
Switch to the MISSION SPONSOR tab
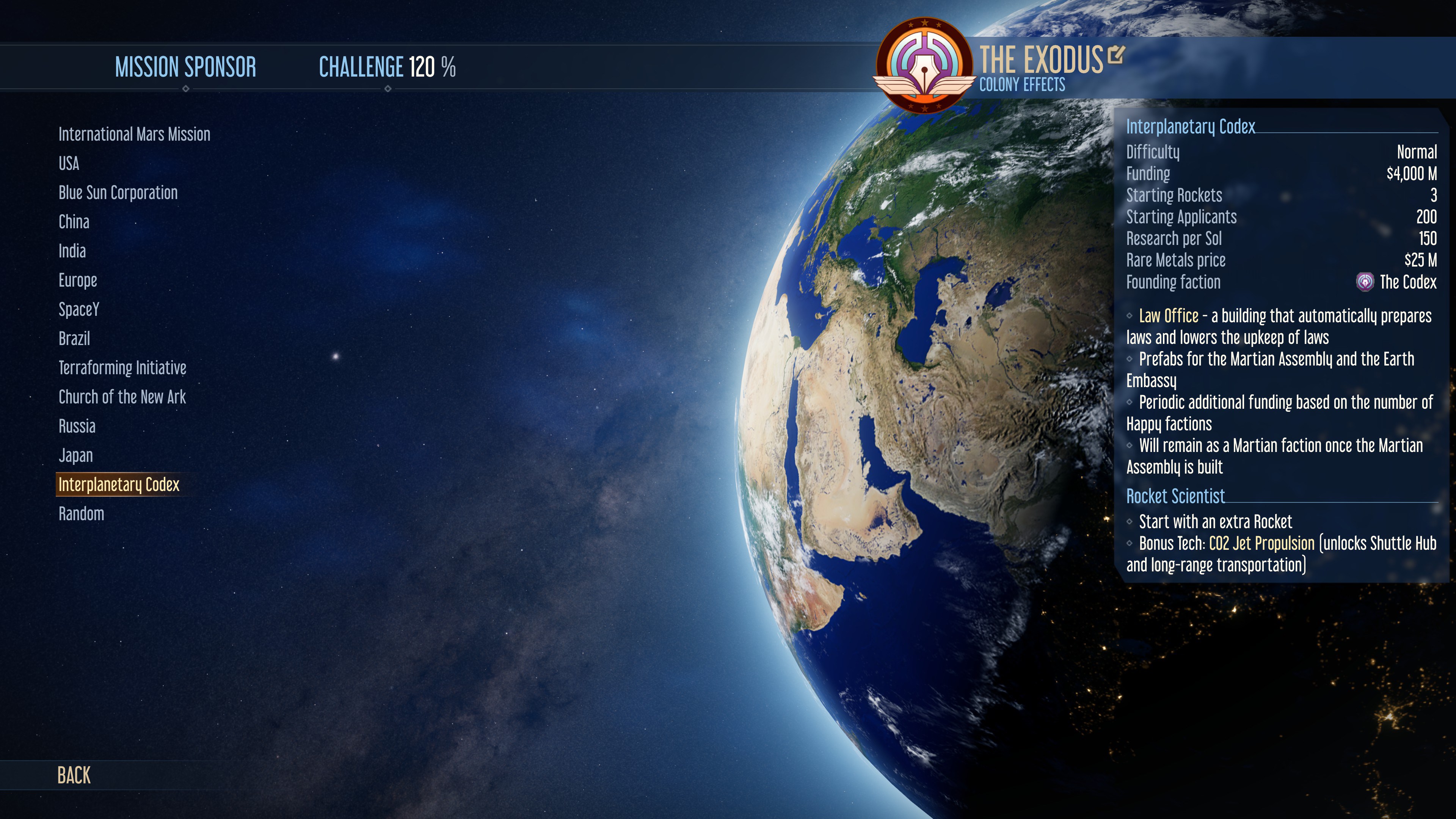pos(185,67)
